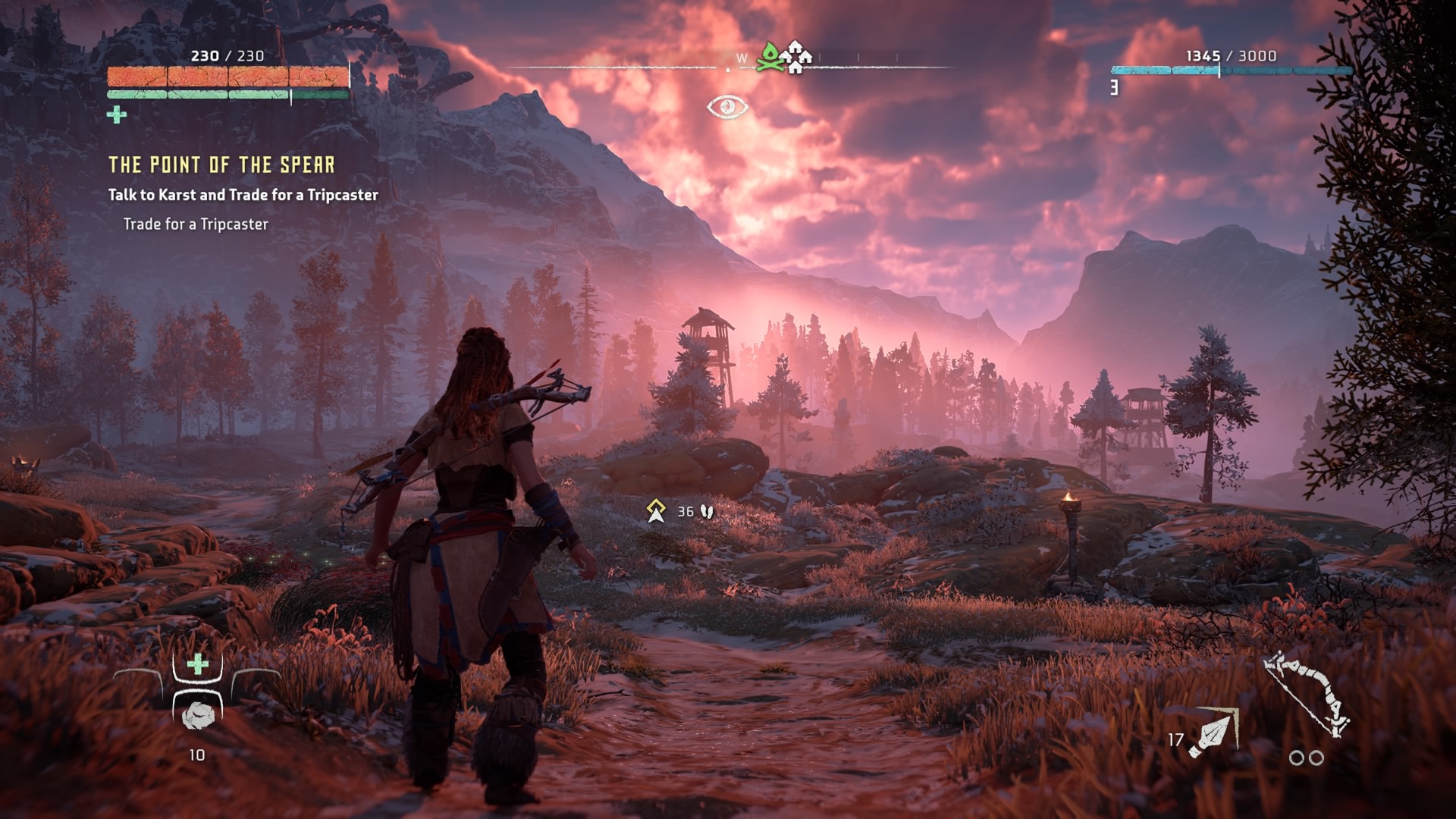The image size is (1456, 819).
Task: Click the green campfire compass marker
Action: click(x=770, y=58)
